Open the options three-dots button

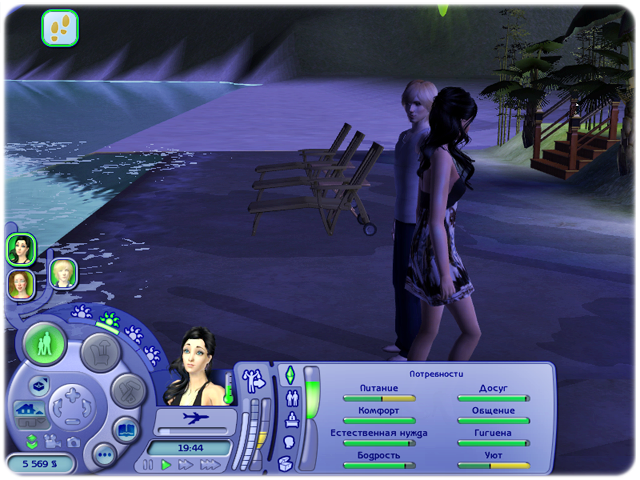104,456
